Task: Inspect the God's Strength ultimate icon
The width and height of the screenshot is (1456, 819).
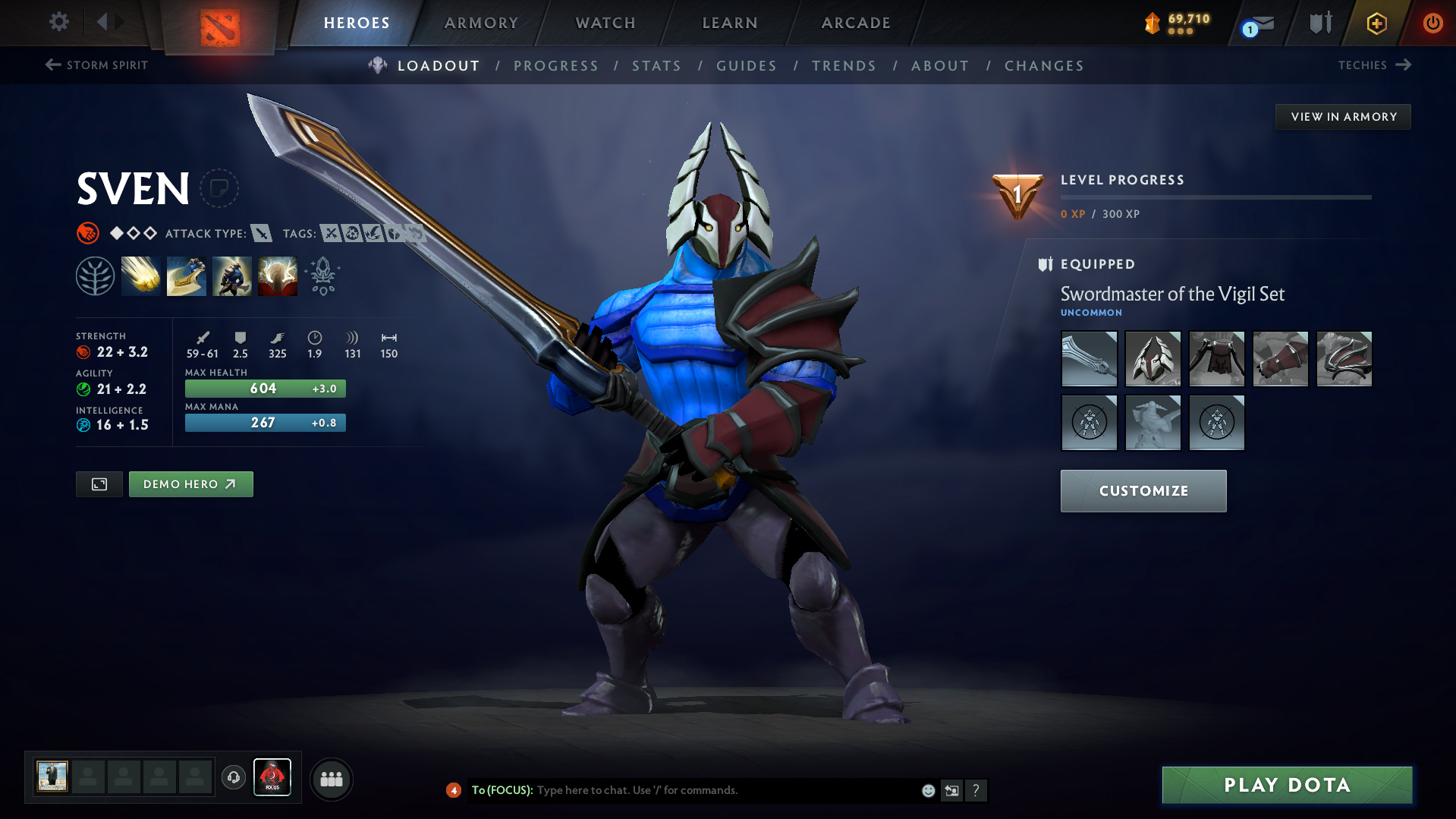Action: tap(277, 276)
